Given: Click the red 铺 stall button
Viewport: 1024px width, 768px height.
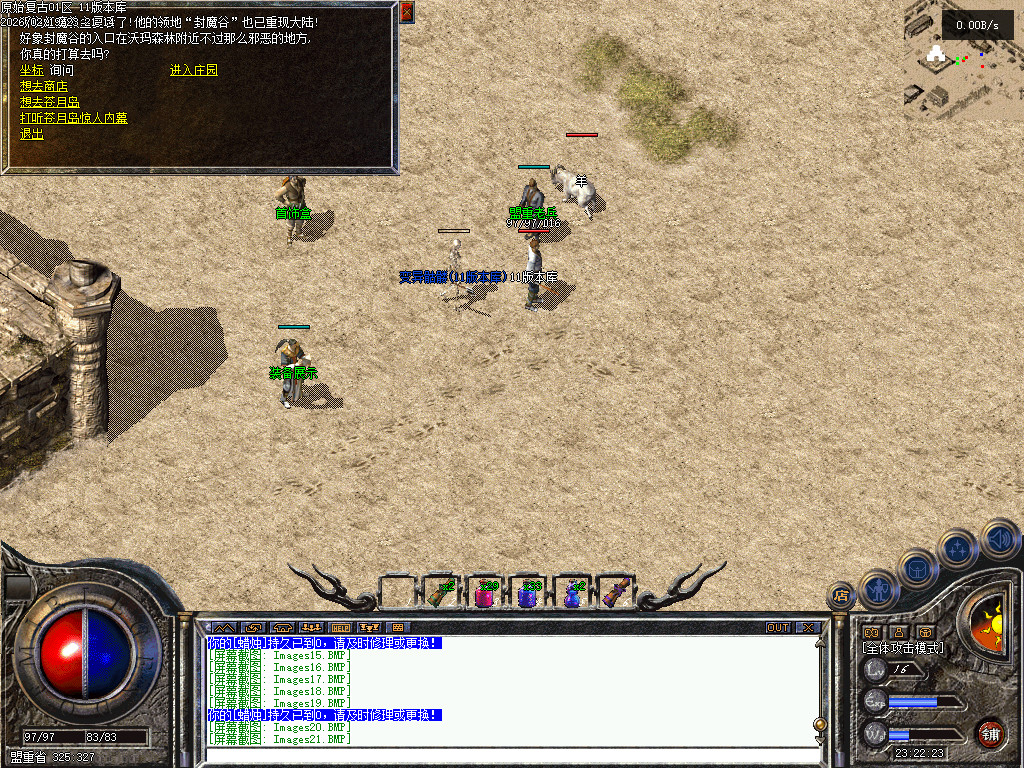Looking at the screenshot, I should point(990,733).
